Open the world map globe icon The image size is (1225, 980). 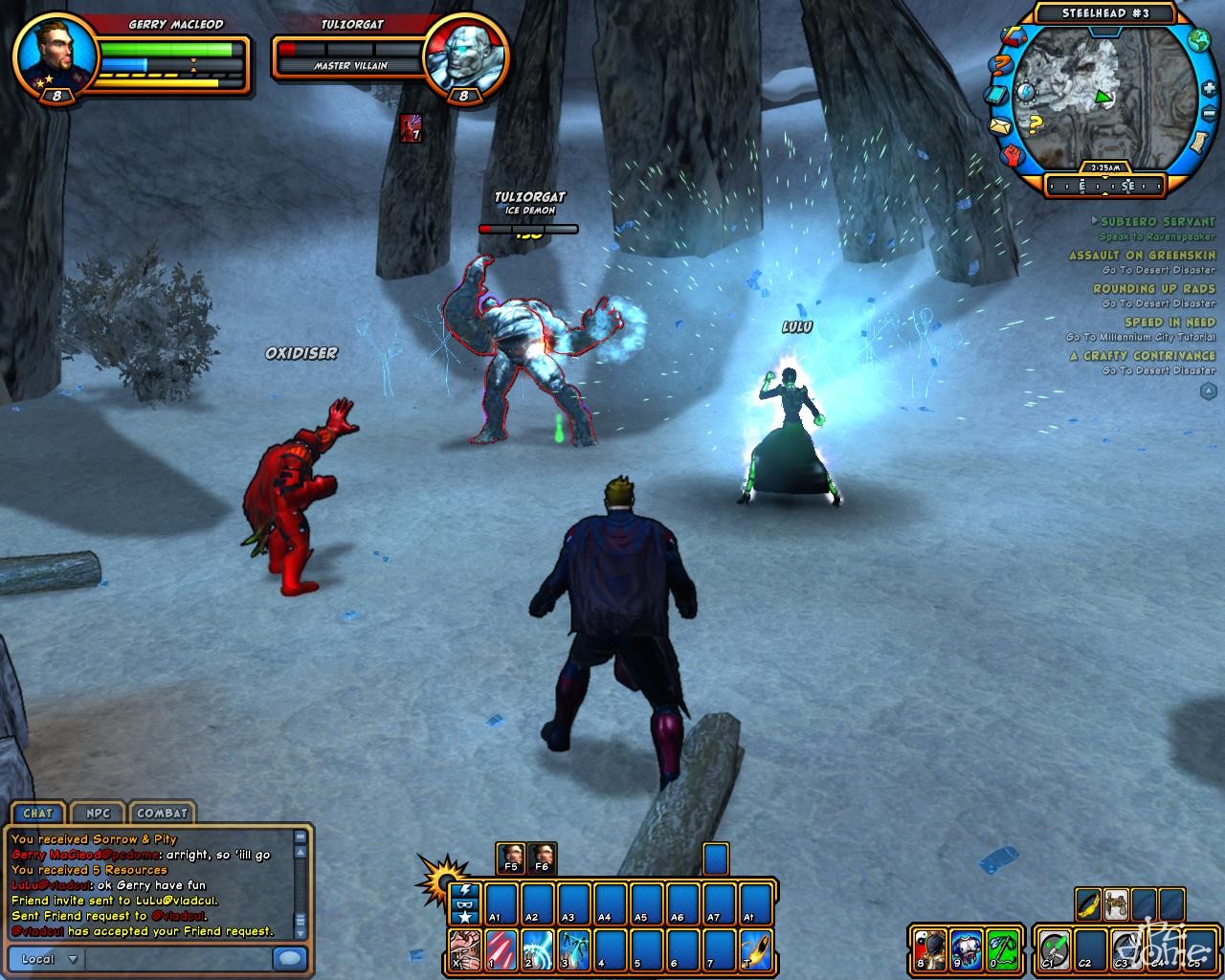click(1198, 40)
